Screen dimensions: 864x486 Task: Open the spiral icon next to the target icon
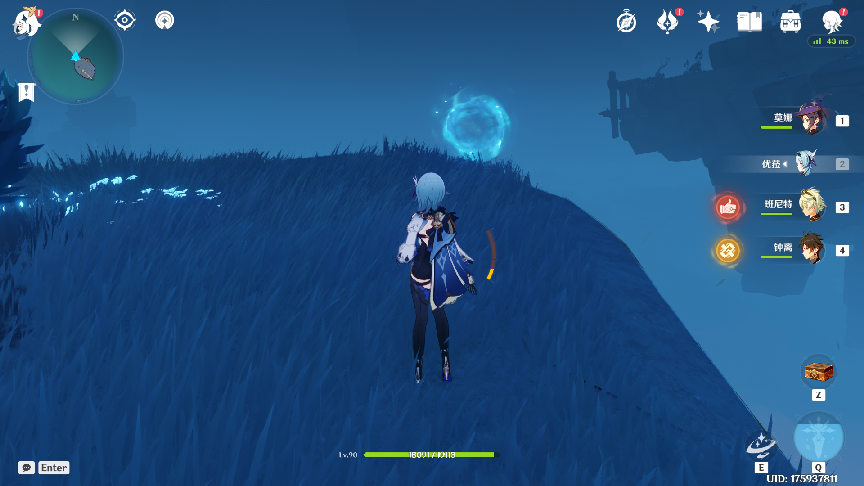[165, 19]
